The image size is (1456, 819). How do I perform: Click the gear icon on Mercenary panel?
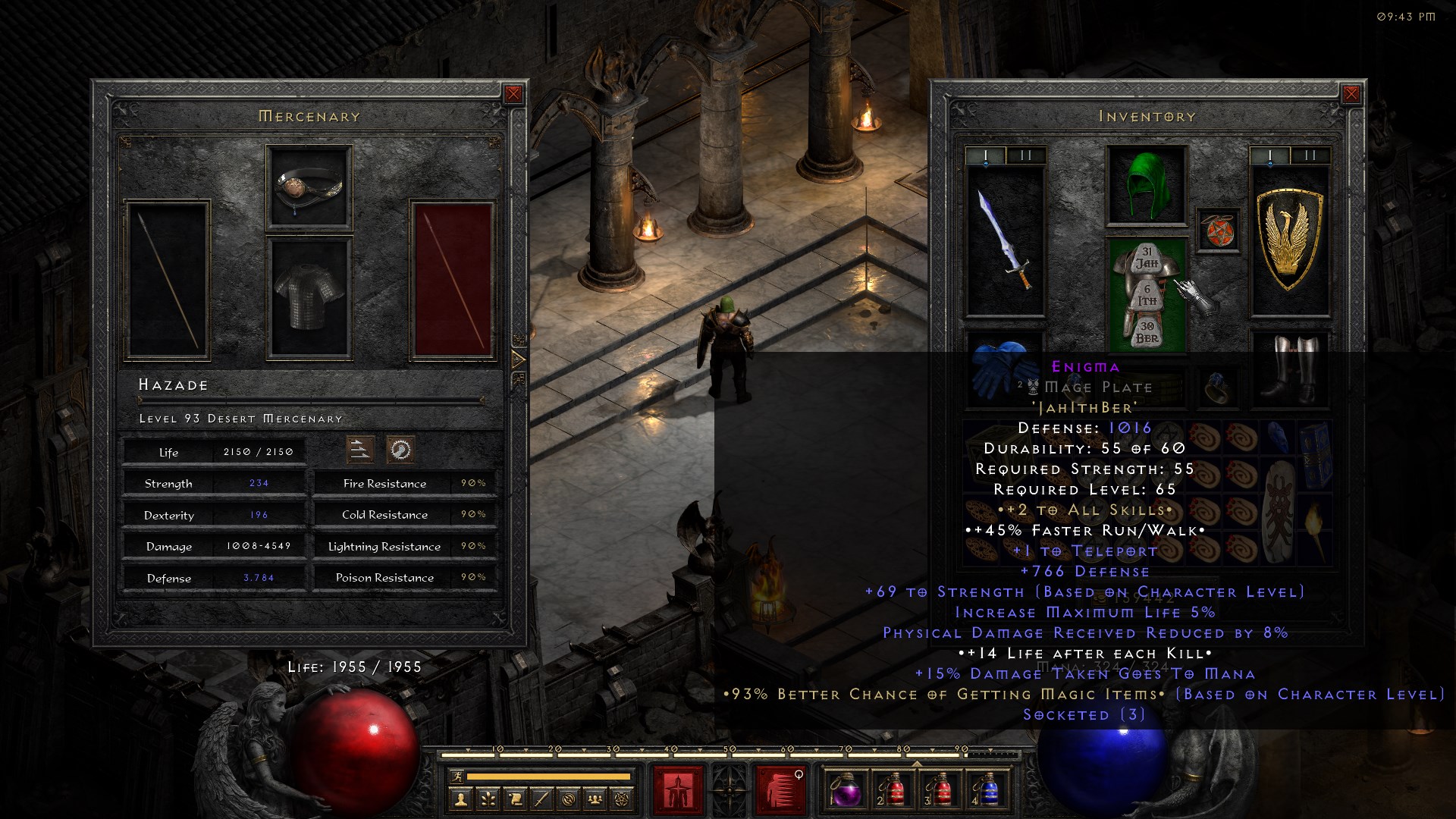pos(400,449)
